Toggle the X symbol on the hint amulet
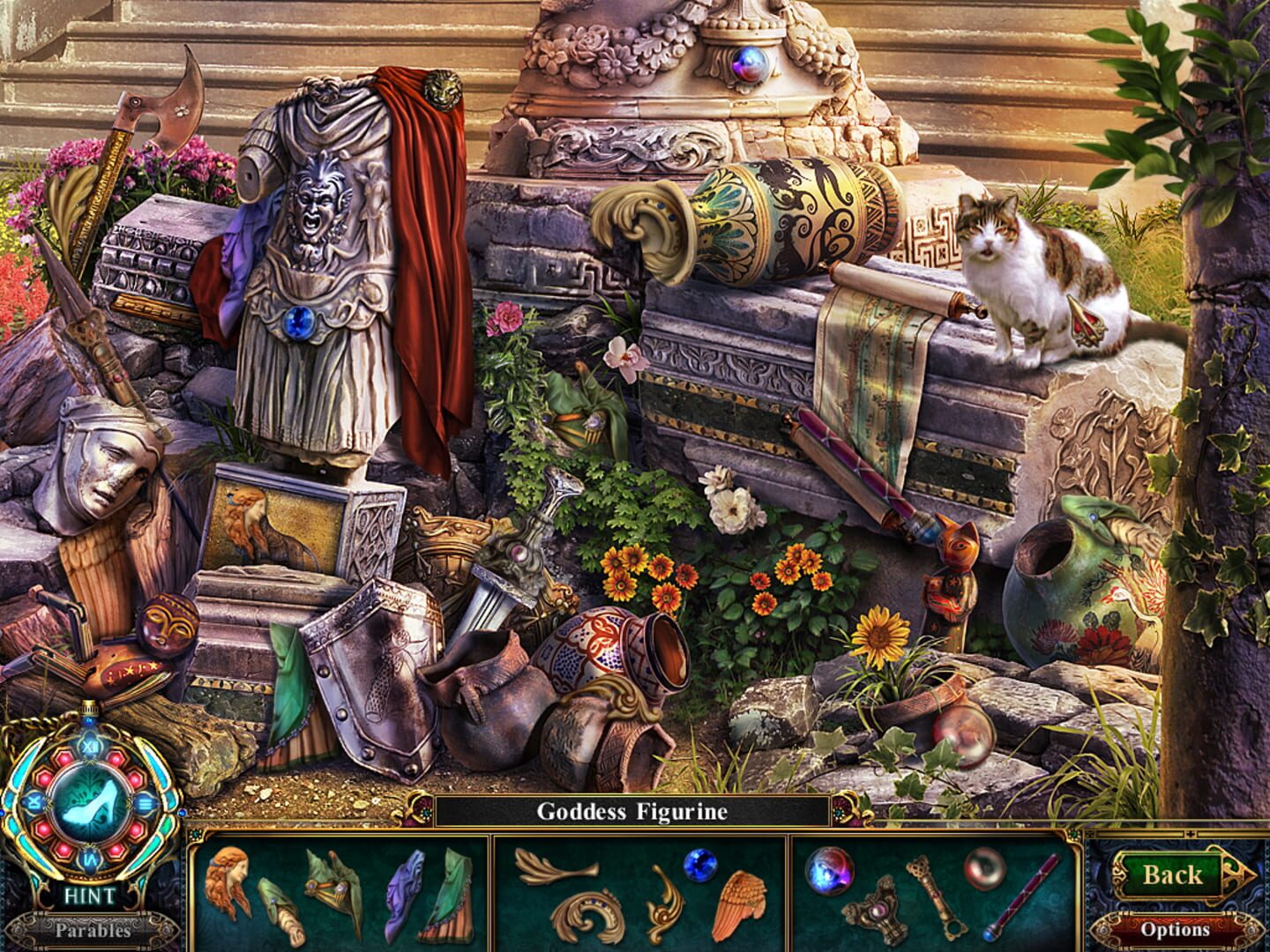 click(34, 802)
